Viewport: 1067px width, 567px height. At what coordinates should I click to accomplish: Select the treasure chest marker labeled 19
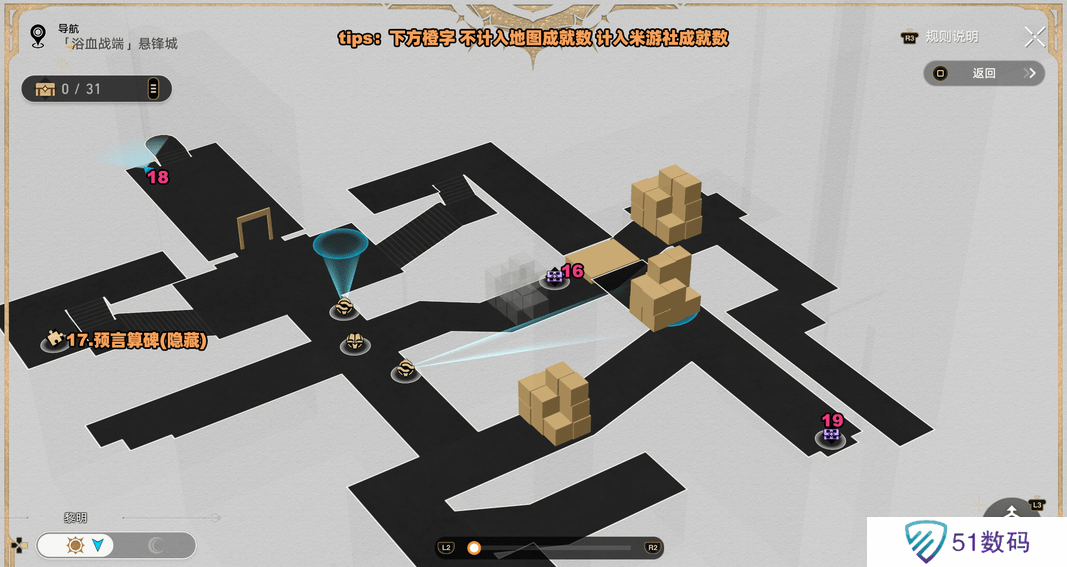[x=831, y=436]
